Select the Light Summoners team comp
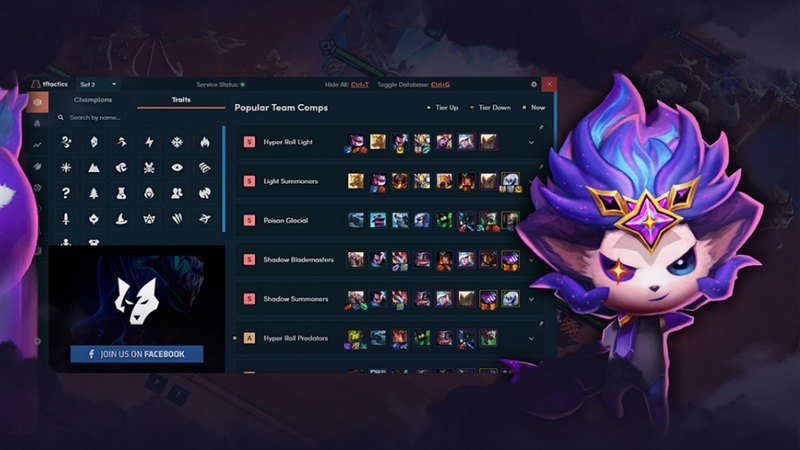Image resolution: width=800 pixels, height=450 pixels. tap(290, 181)
